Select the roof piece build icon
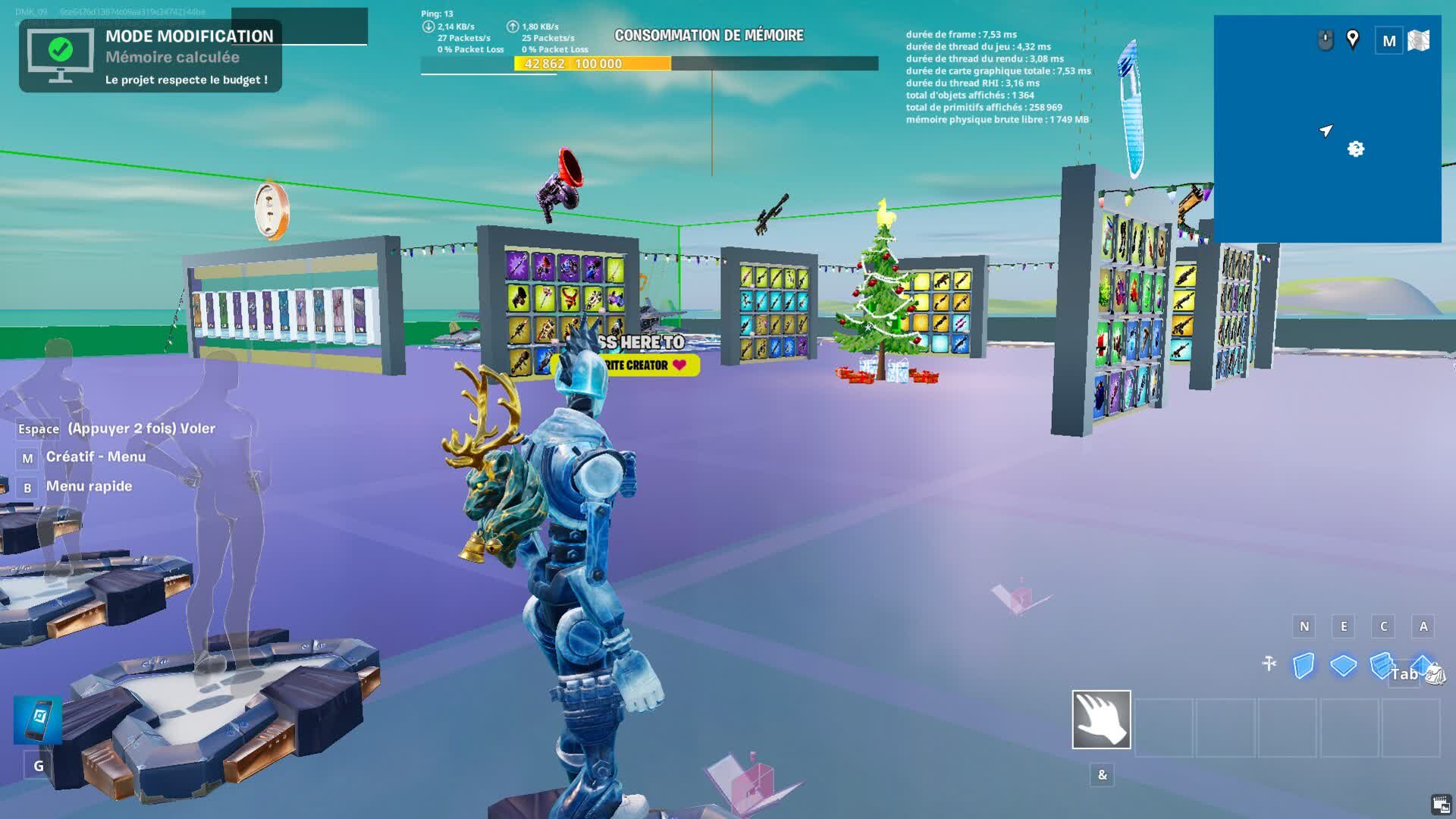 [1423, 664]
